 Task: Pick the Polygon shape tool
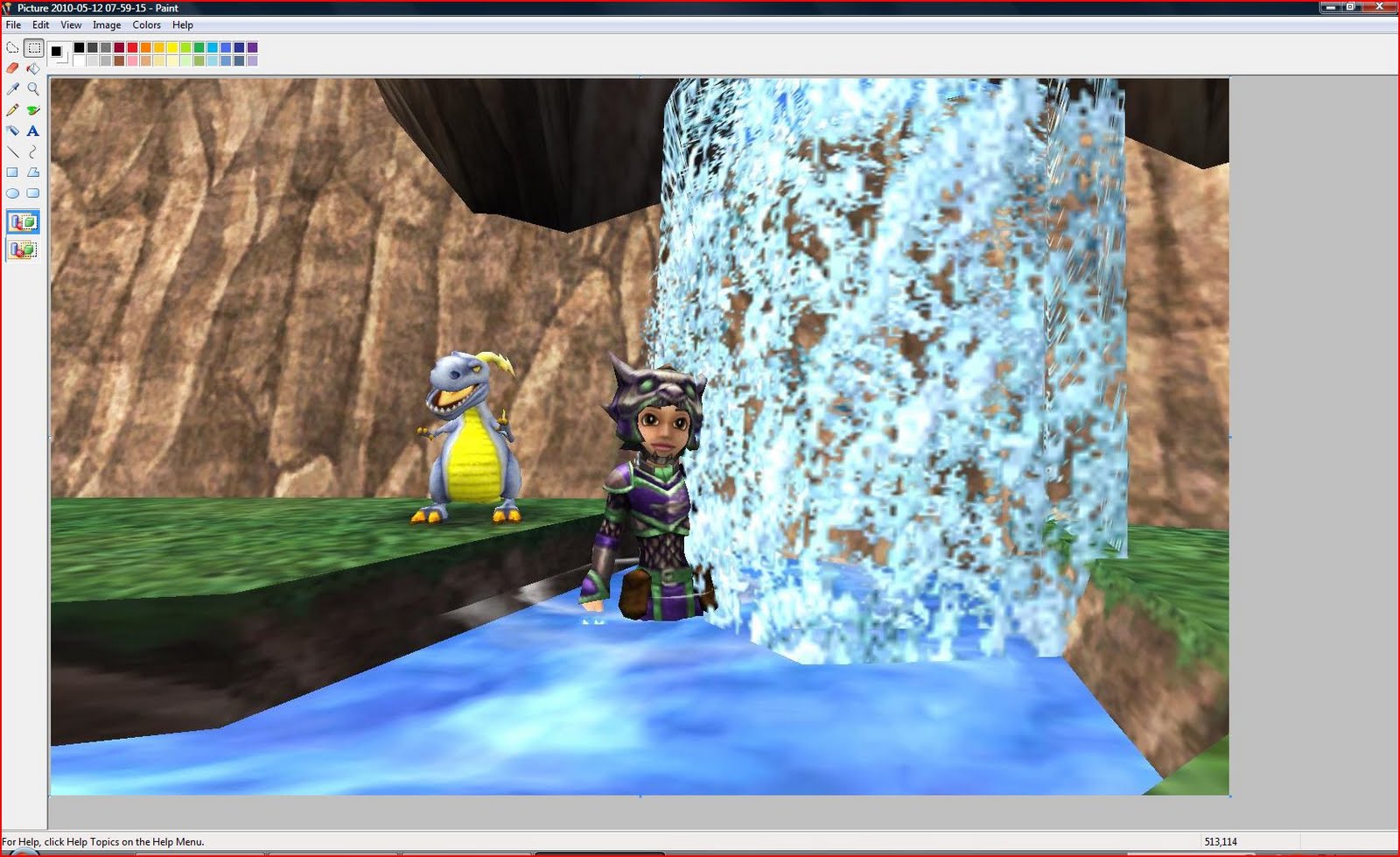click(x=32, y=172)
